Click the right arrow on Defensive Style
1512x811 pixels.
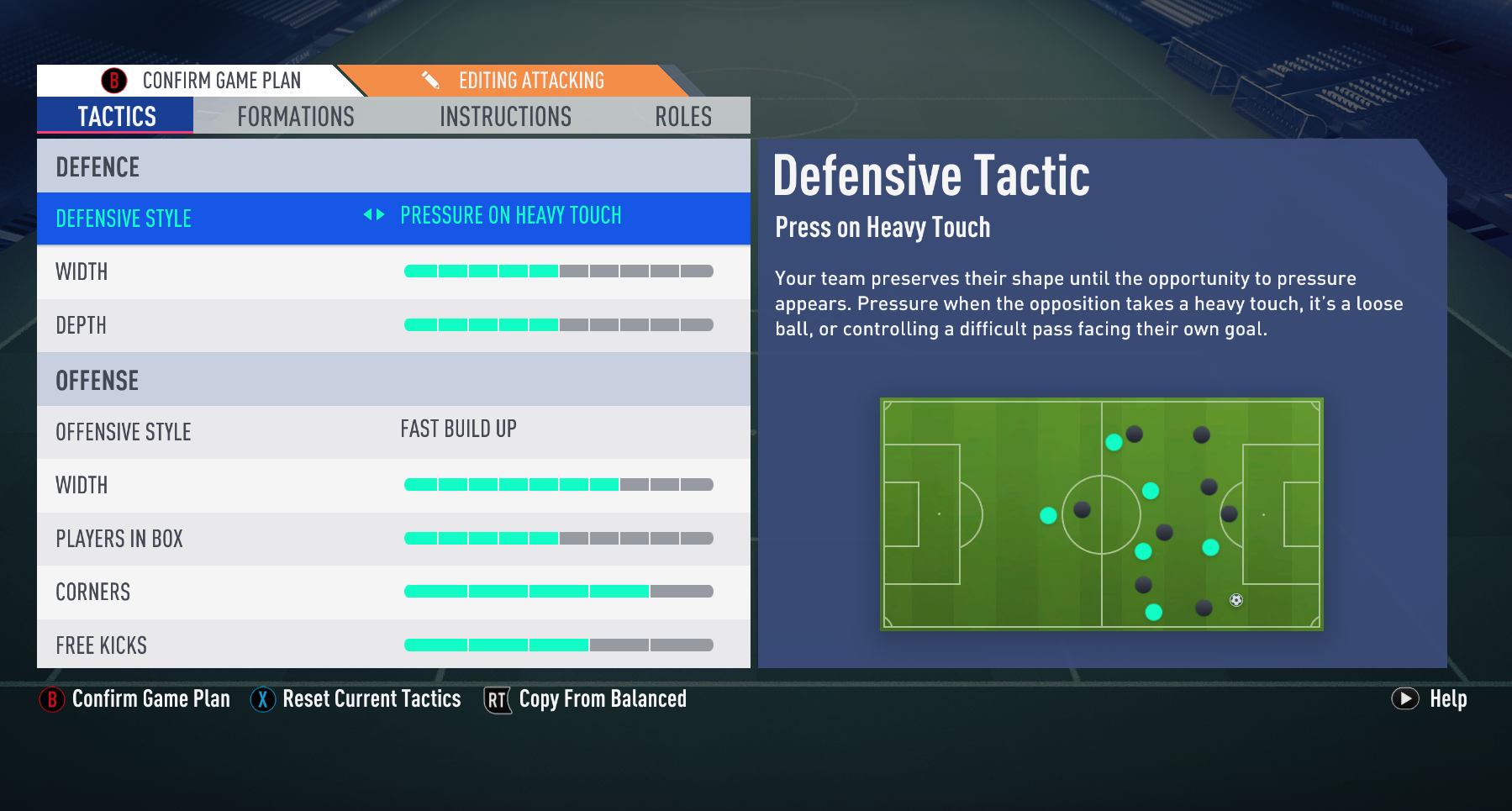coord(378,216)
